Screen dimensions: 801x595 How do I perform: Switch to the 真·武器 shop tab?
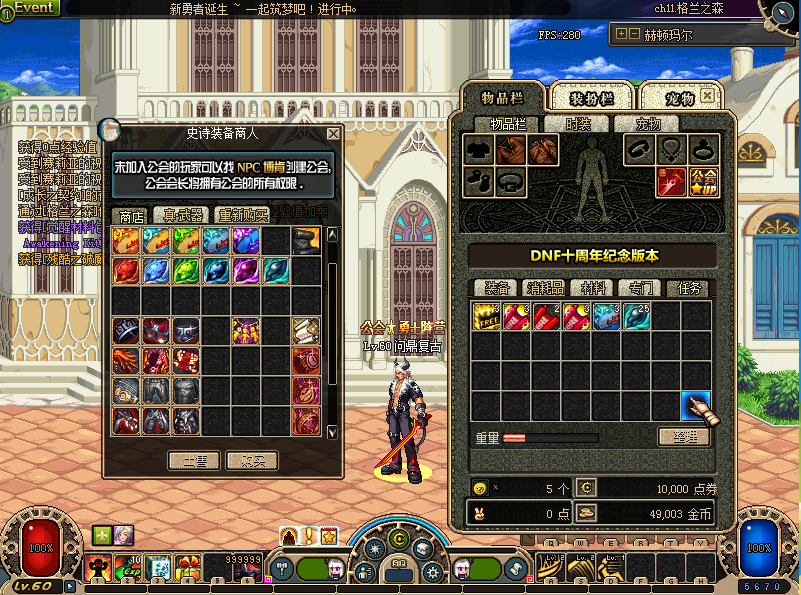coord(183,215)
